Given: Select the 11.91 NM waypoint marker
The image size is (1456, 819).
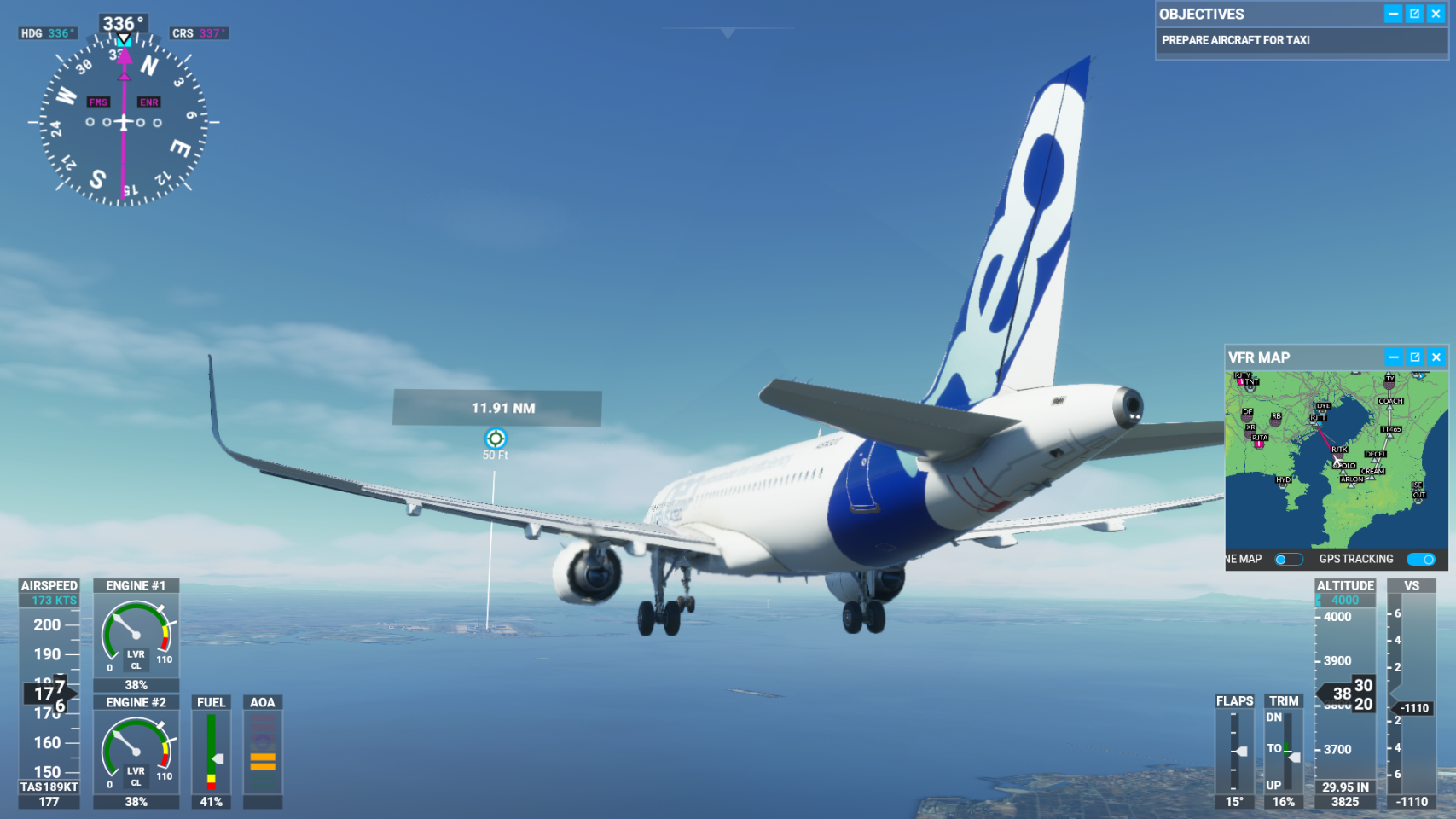Looking at the screenshot, I should [x=496, y=439].
